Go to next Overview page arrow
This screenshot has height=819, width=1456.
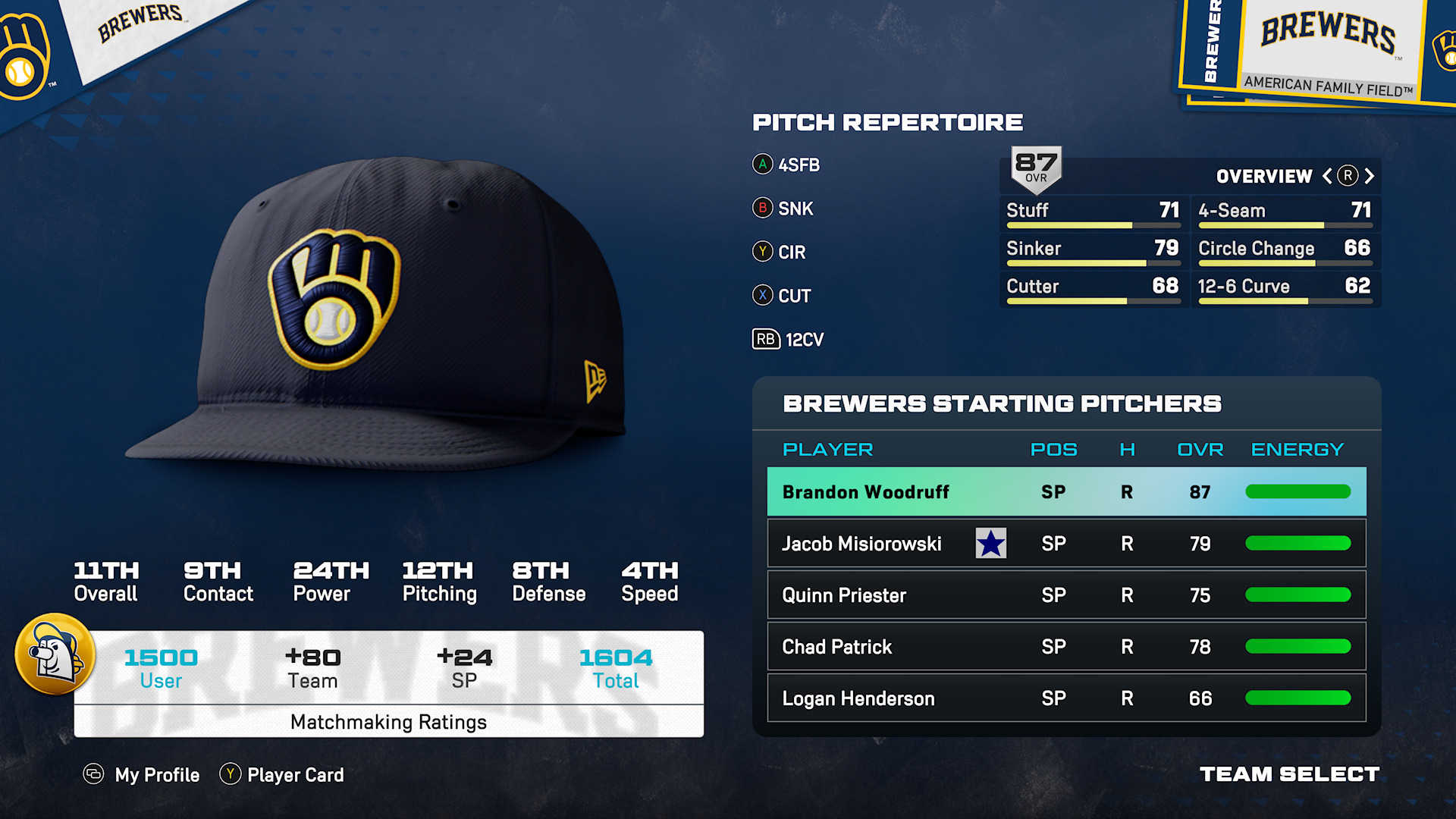click(x=1370, y=176)
